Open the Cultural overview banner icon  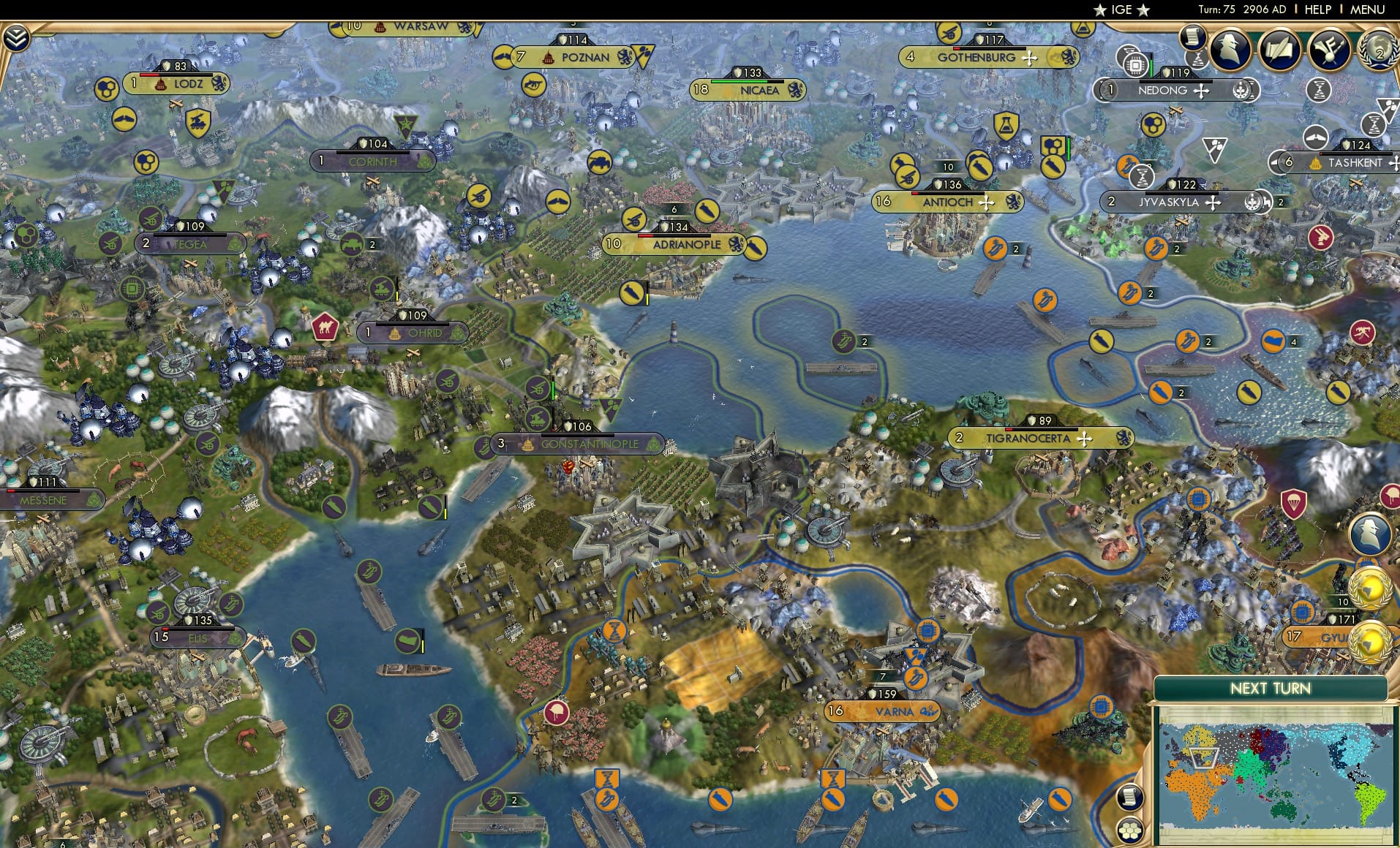[1328, 50]
